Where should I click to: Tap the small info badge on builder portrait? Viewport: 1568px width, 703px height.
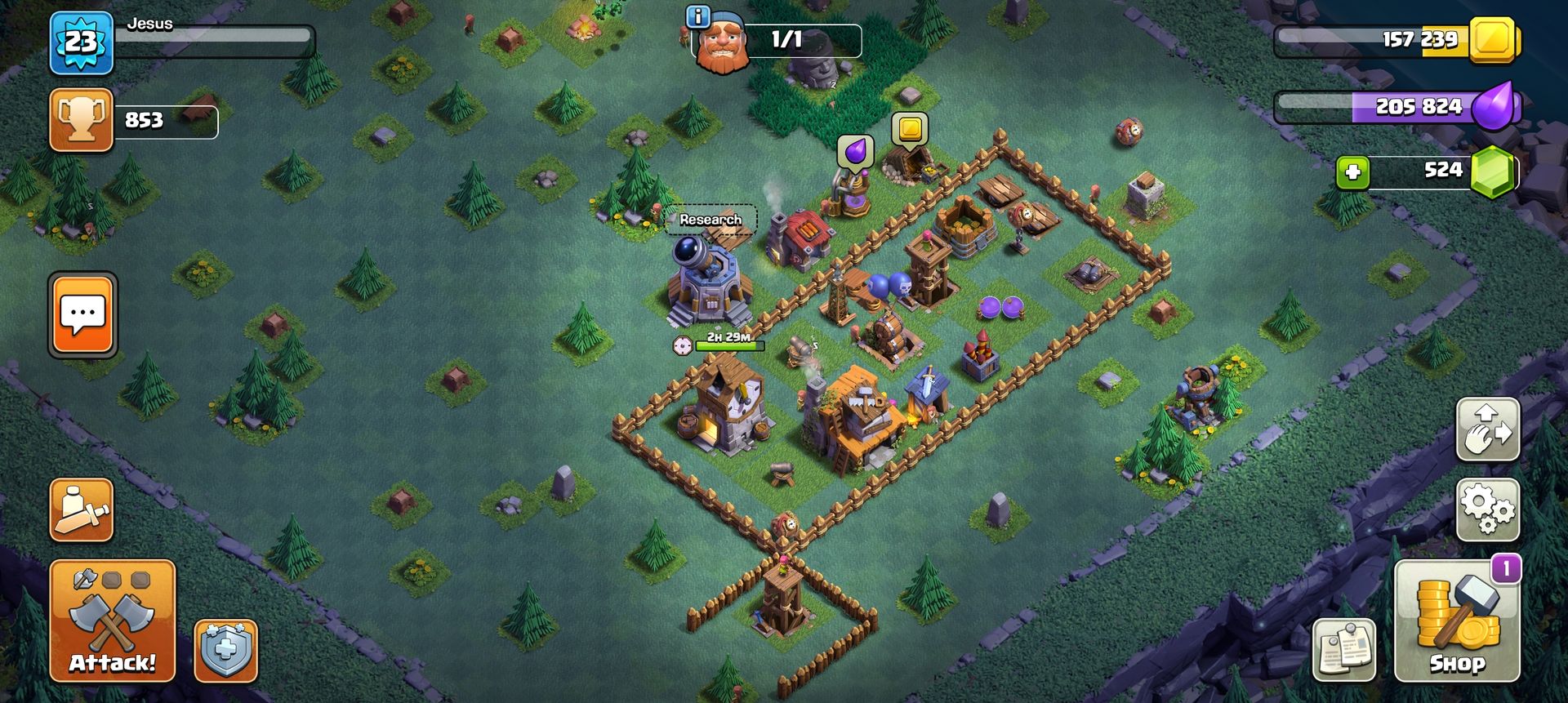[x=697, y=16]
